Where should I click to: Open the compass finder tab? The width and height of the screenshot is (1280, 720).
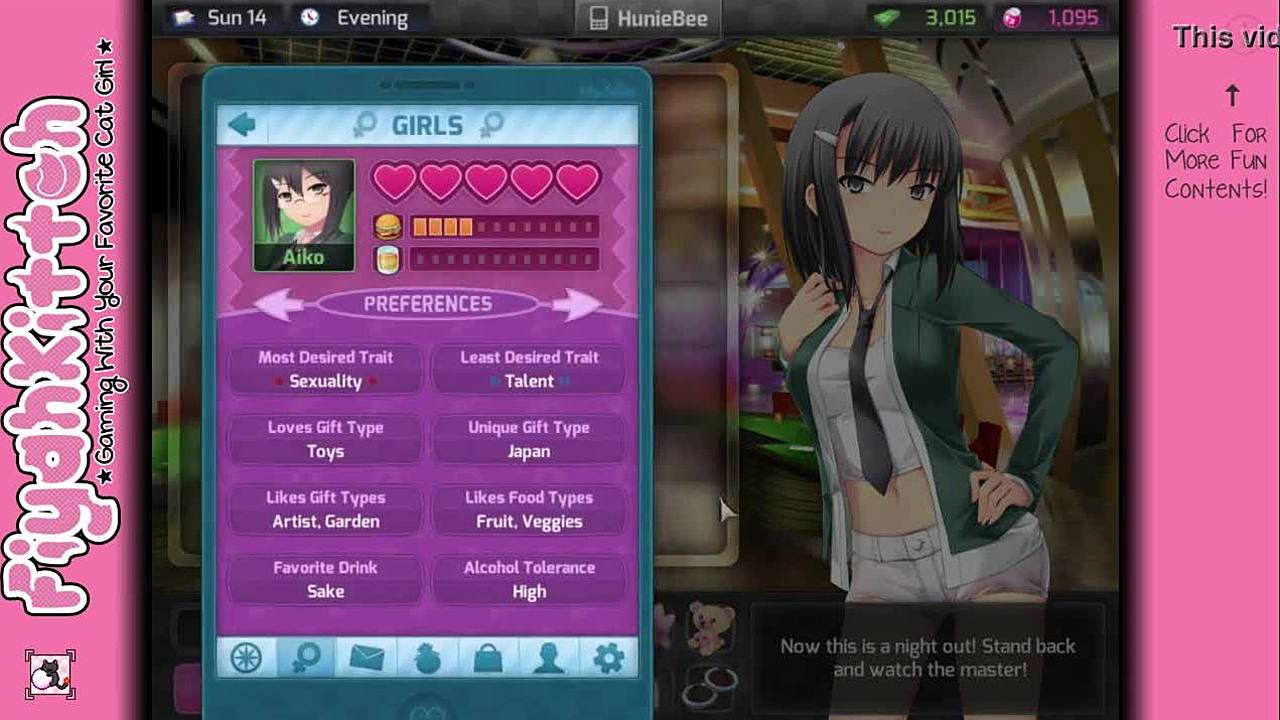[x=246, y=658]
